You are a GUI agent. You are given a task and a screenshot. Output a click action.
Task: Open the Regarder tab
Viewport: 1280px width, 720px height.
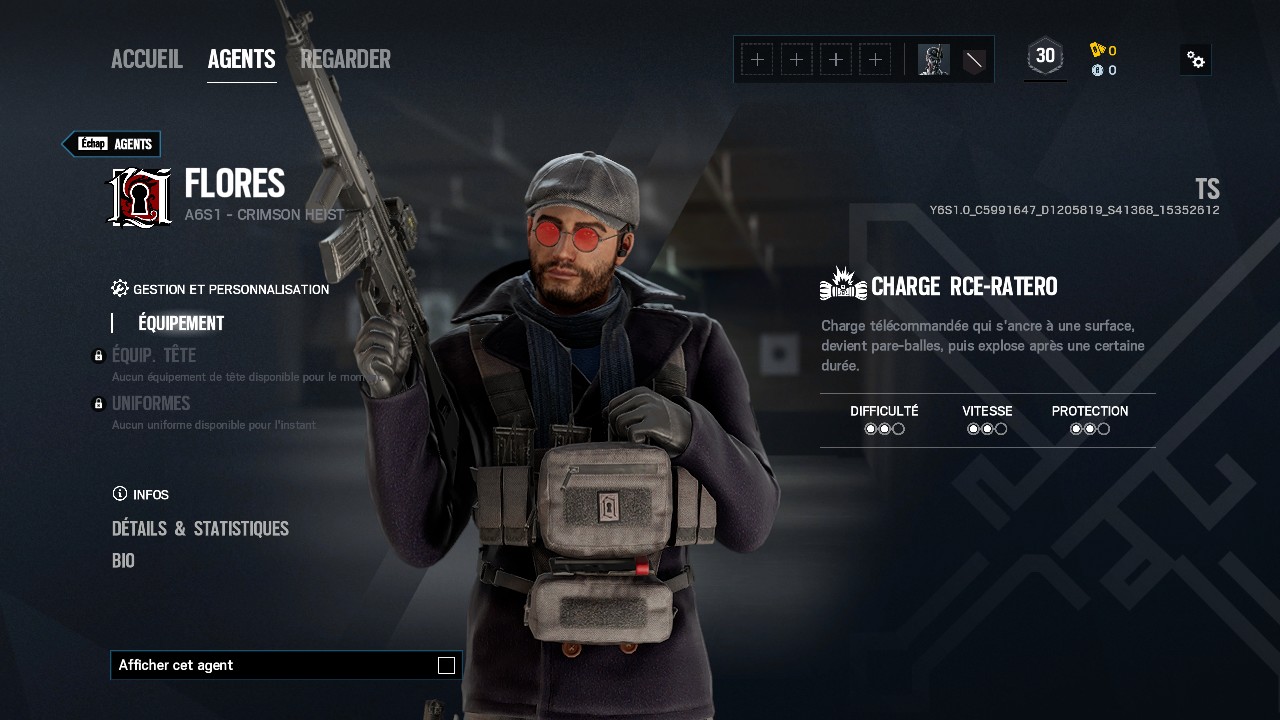tap(345, 60)
